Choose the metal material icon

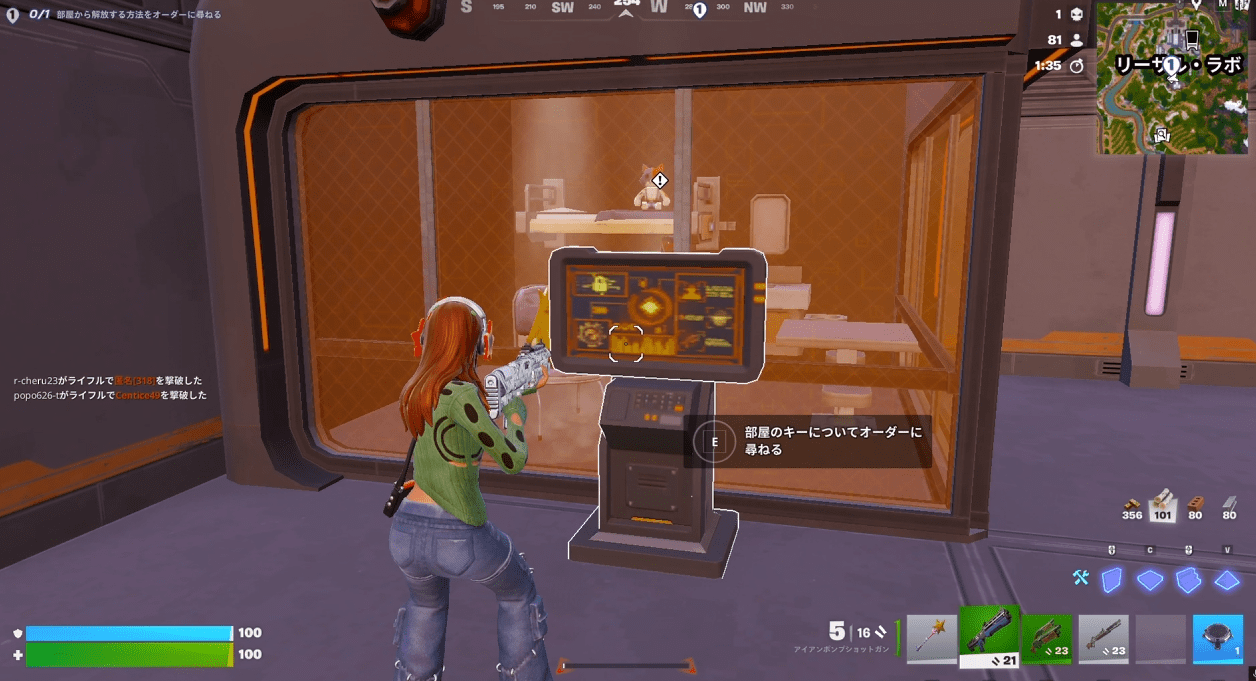click(x=1229, y=503)
